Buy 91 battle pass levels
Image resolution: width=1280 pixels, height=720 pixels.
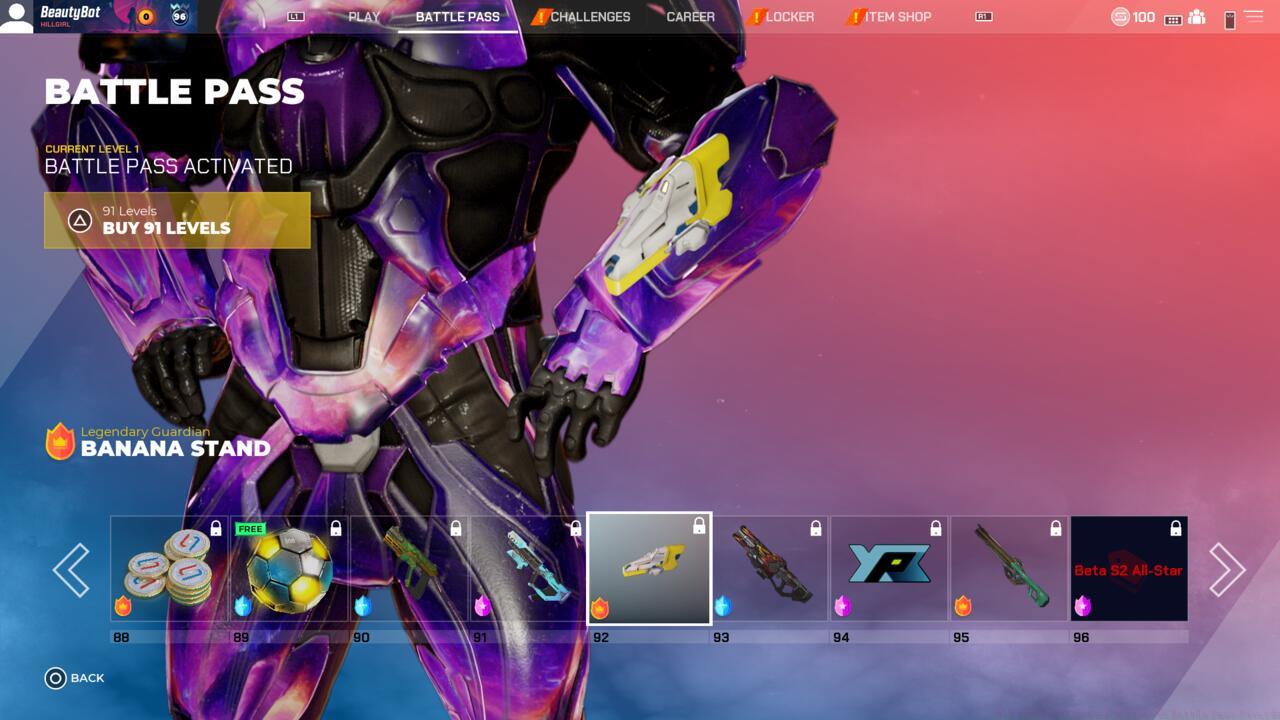[177, 220]
